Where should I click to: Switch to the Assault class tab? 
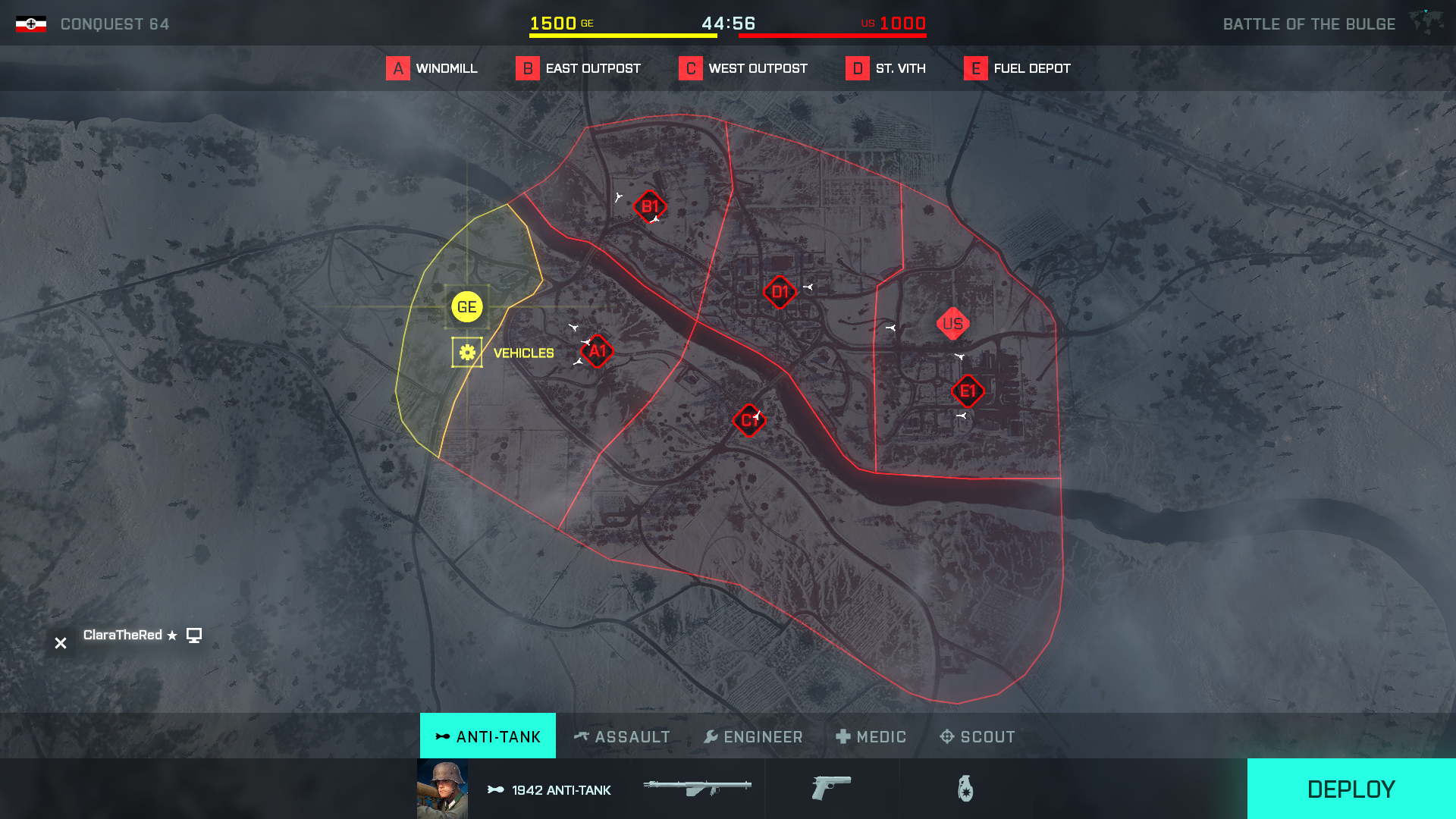pos(622,736)
